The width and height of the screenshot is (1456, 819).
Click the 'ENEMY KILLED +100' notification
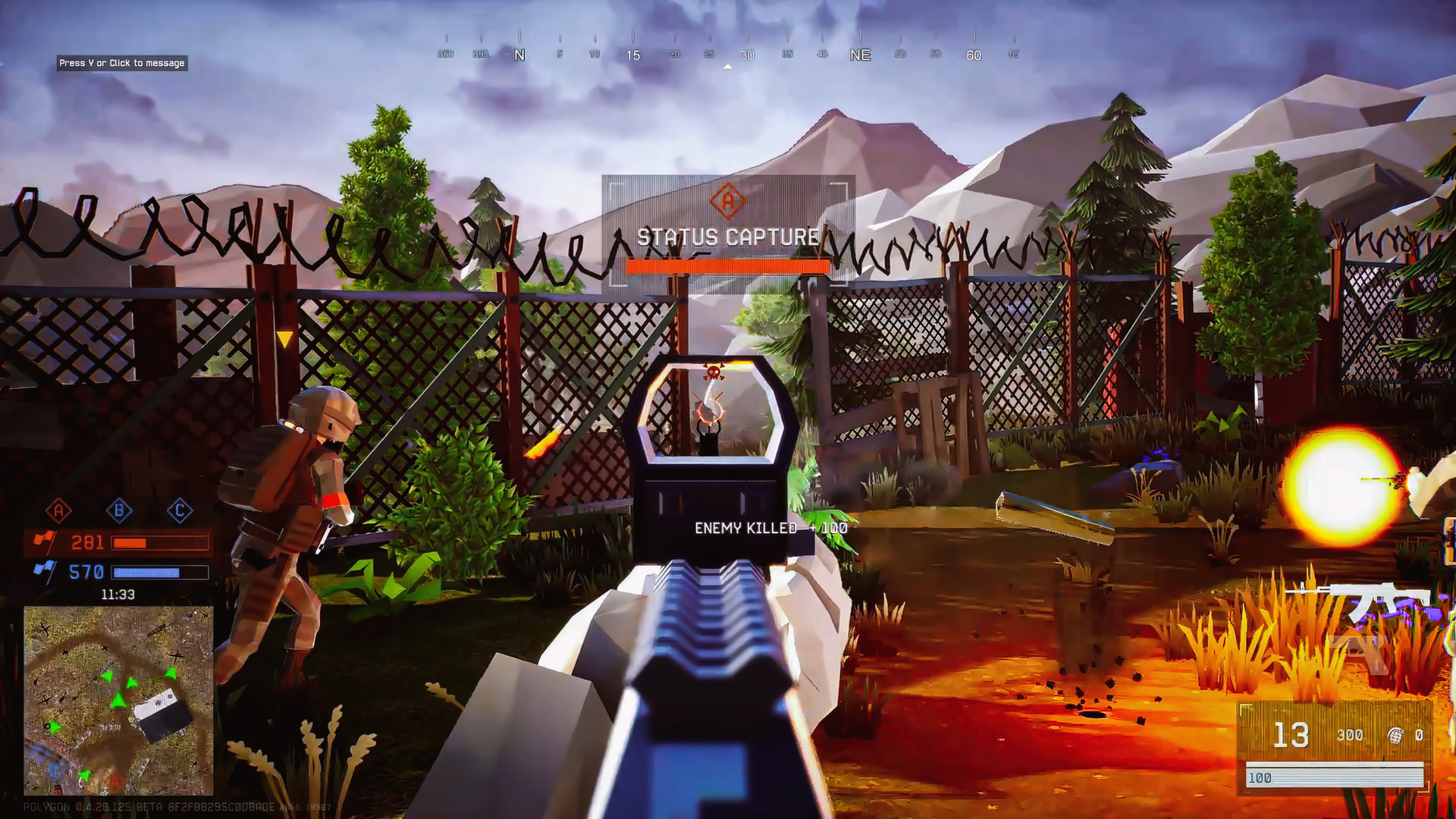click(x=768, y=526)
